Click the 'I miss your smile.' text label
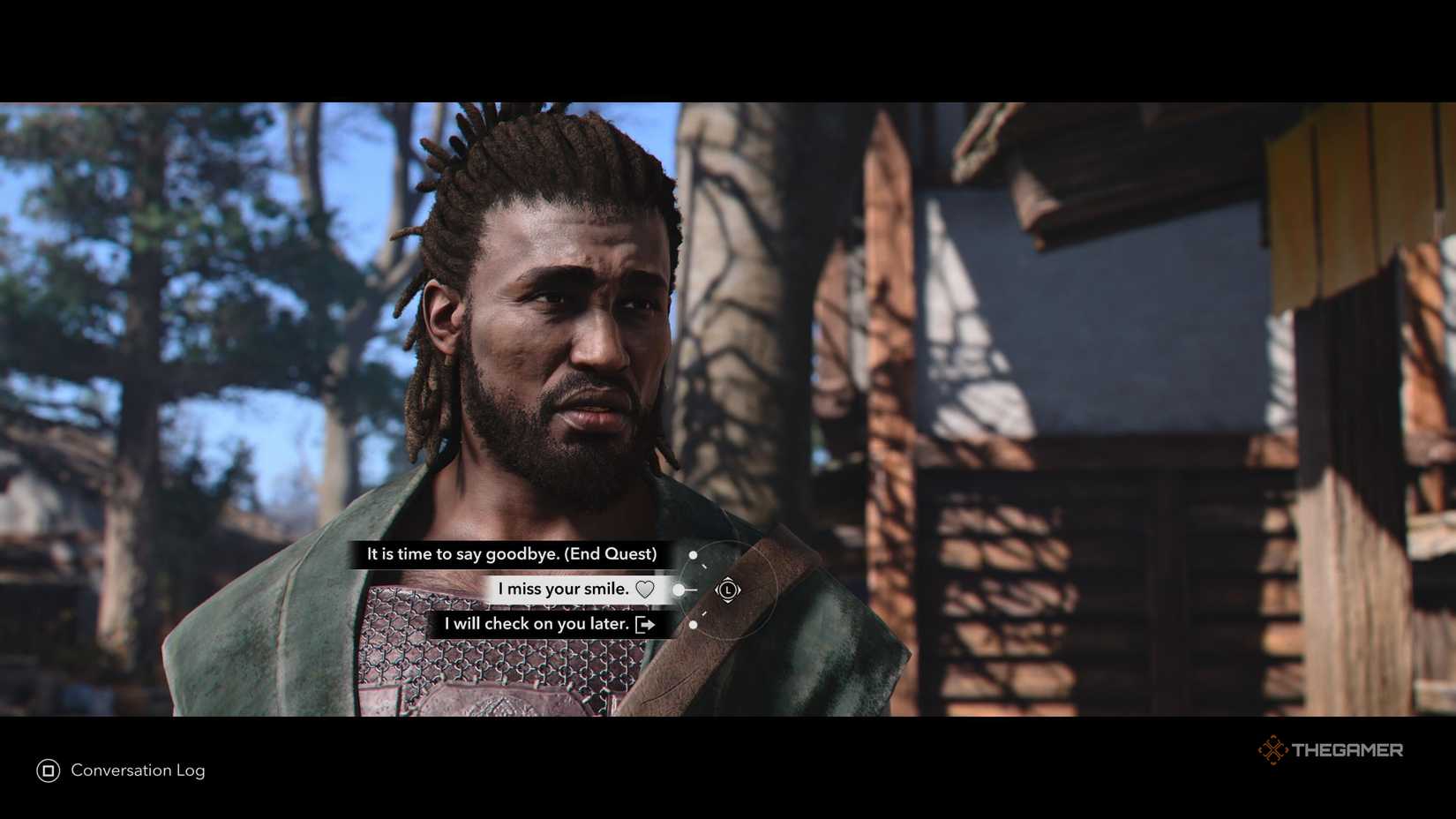 point(563,589)
